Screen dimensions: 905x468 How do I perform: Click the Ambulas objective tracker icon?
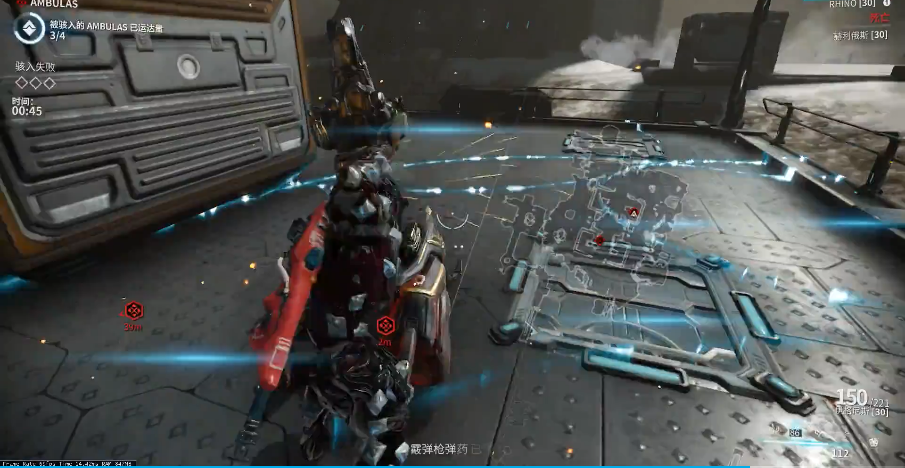point(29,30)
